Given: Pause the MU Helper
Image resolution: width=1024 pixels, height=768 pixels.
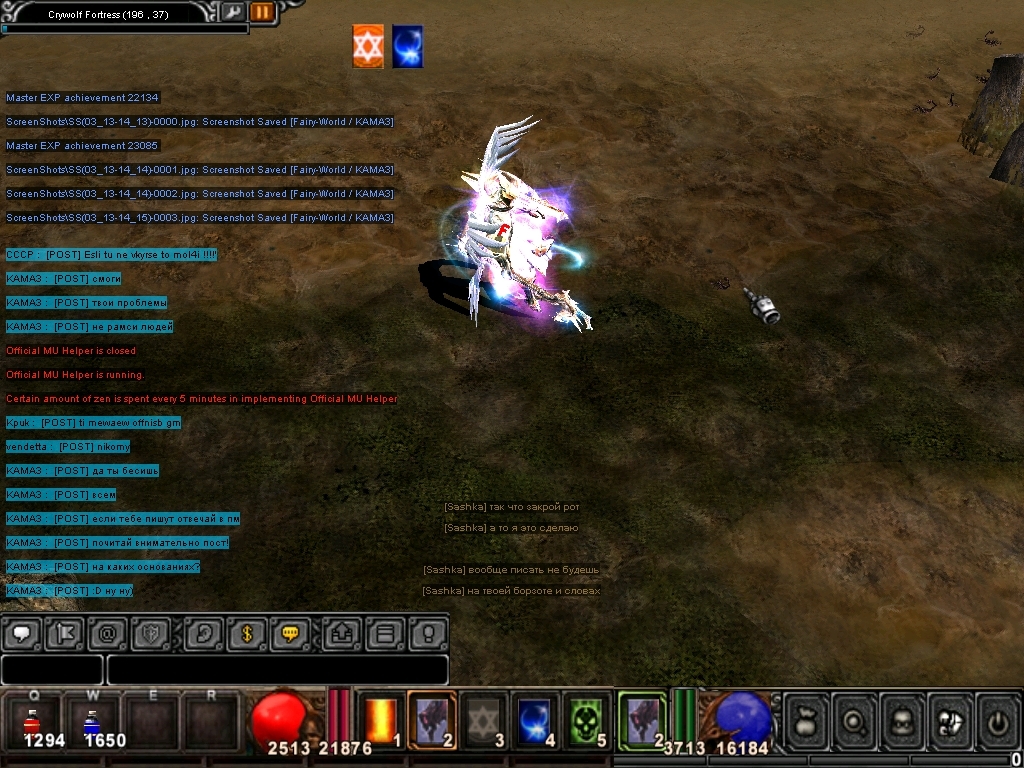Looking at the screenshot, I should tap(262, 12).
